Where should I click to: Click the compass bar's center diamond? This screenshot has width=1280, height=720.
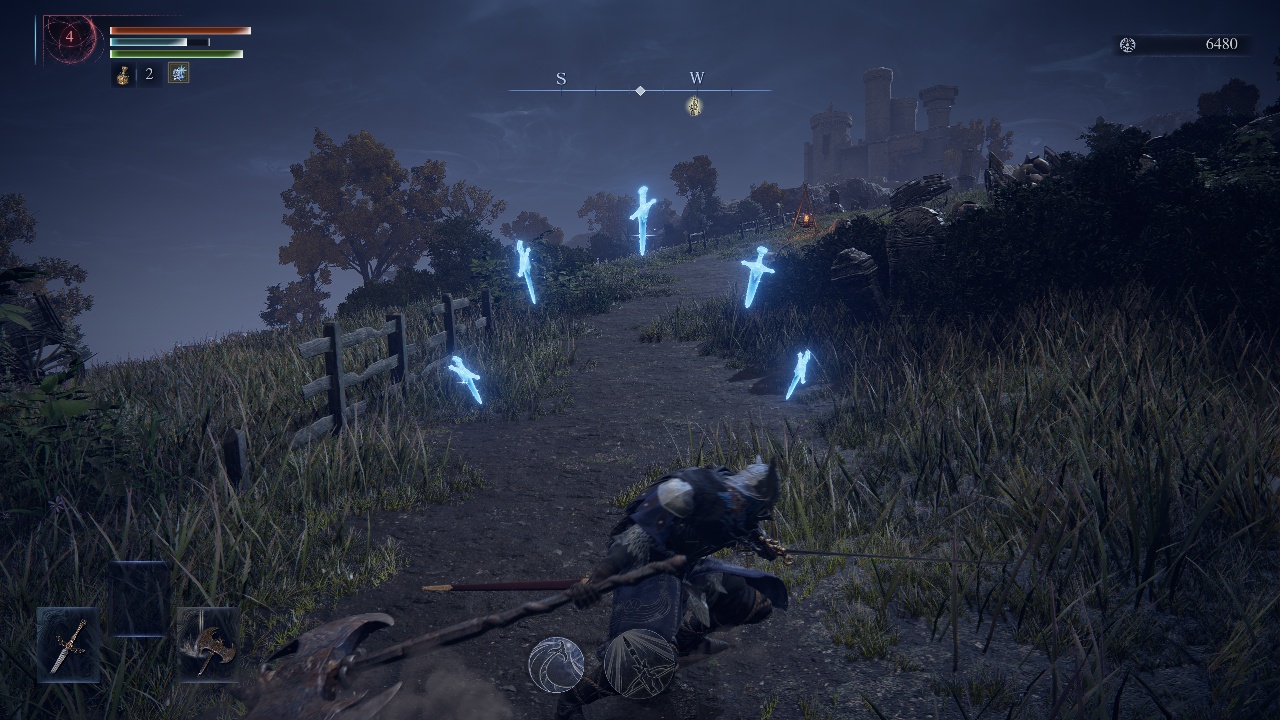[640, 91]
